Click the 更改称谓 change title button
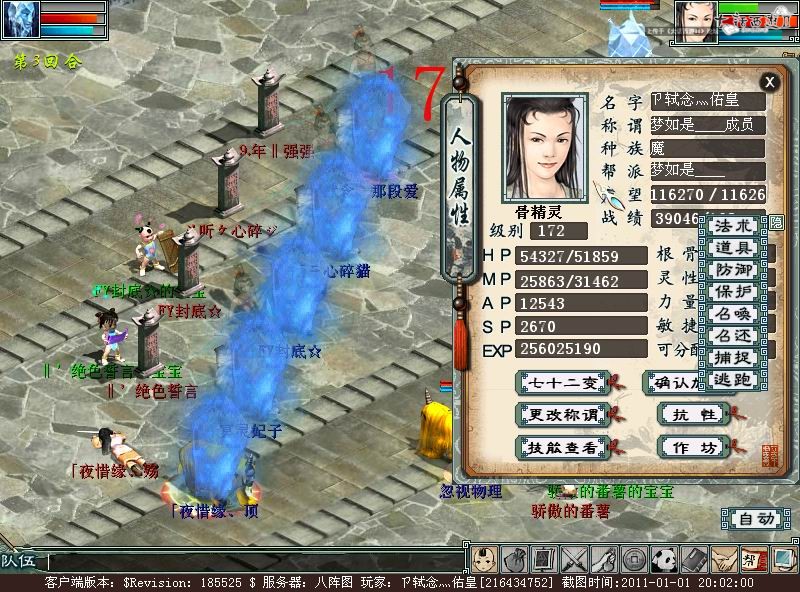This screenshot has height=592, width=800. tap(563, 414)
